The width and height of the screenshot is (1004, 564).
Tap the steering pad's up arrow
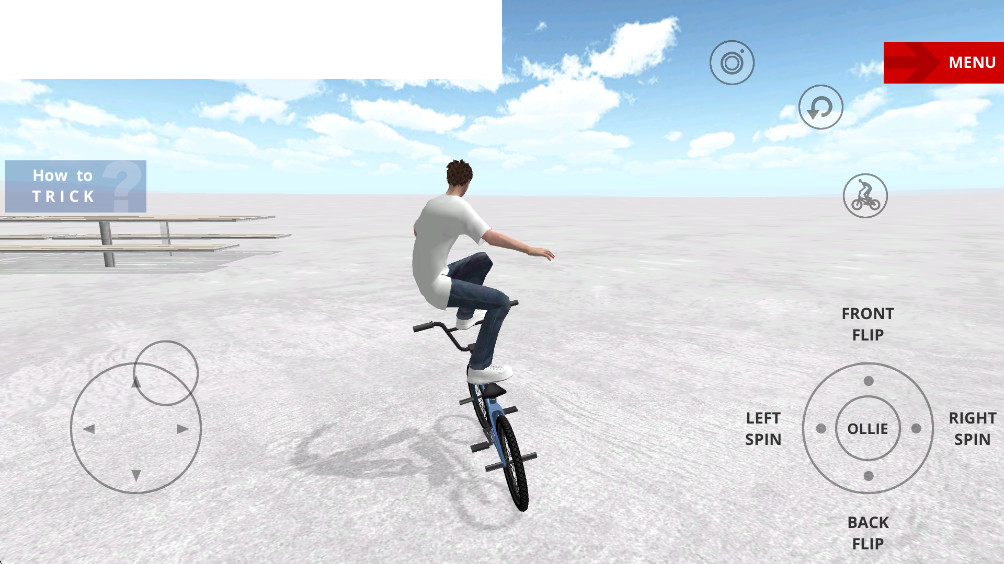point(136,382)
